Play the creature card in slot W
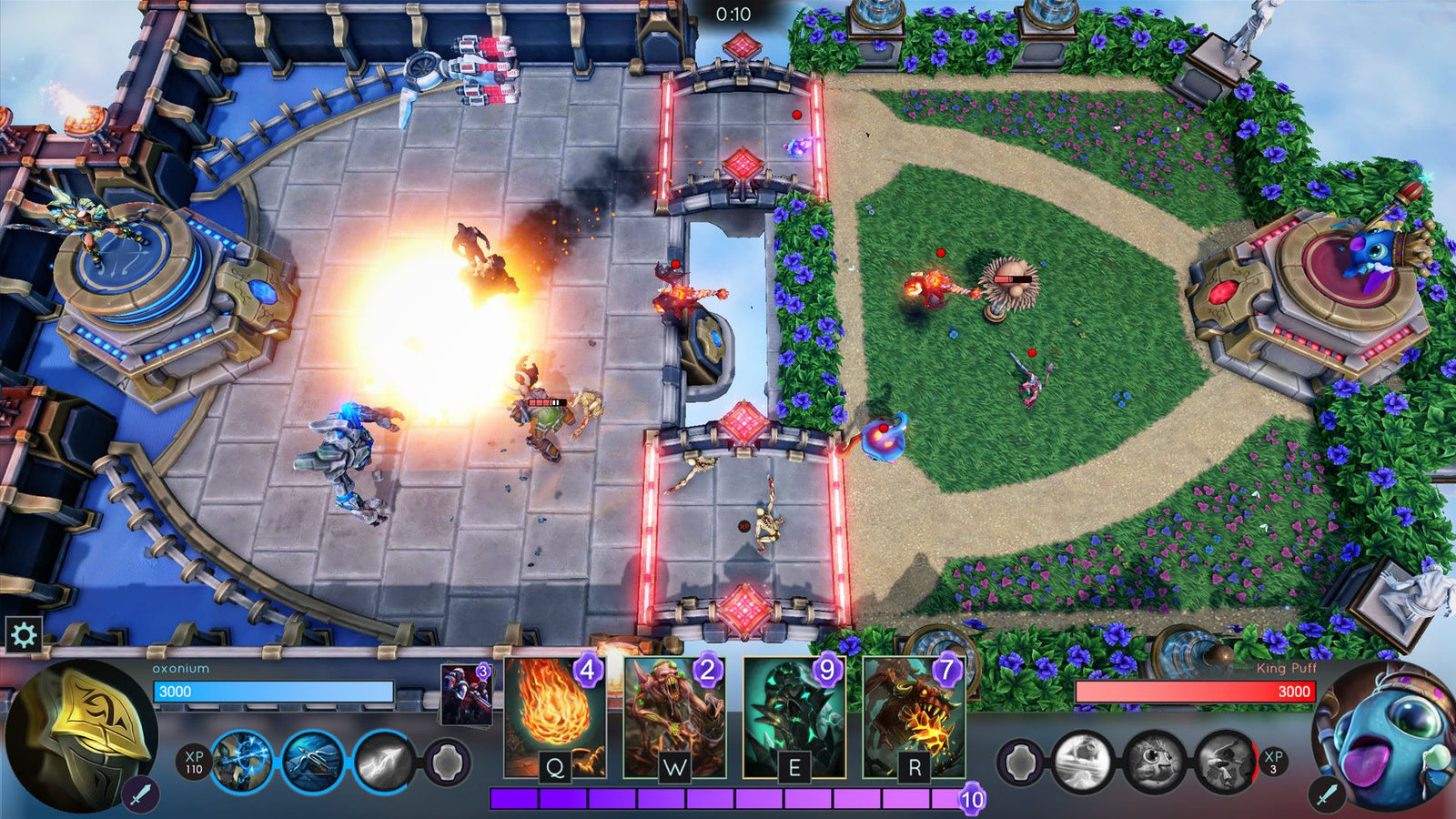Image resolution: width=1456 pixels, height=819 pixels. click(673, 719)
